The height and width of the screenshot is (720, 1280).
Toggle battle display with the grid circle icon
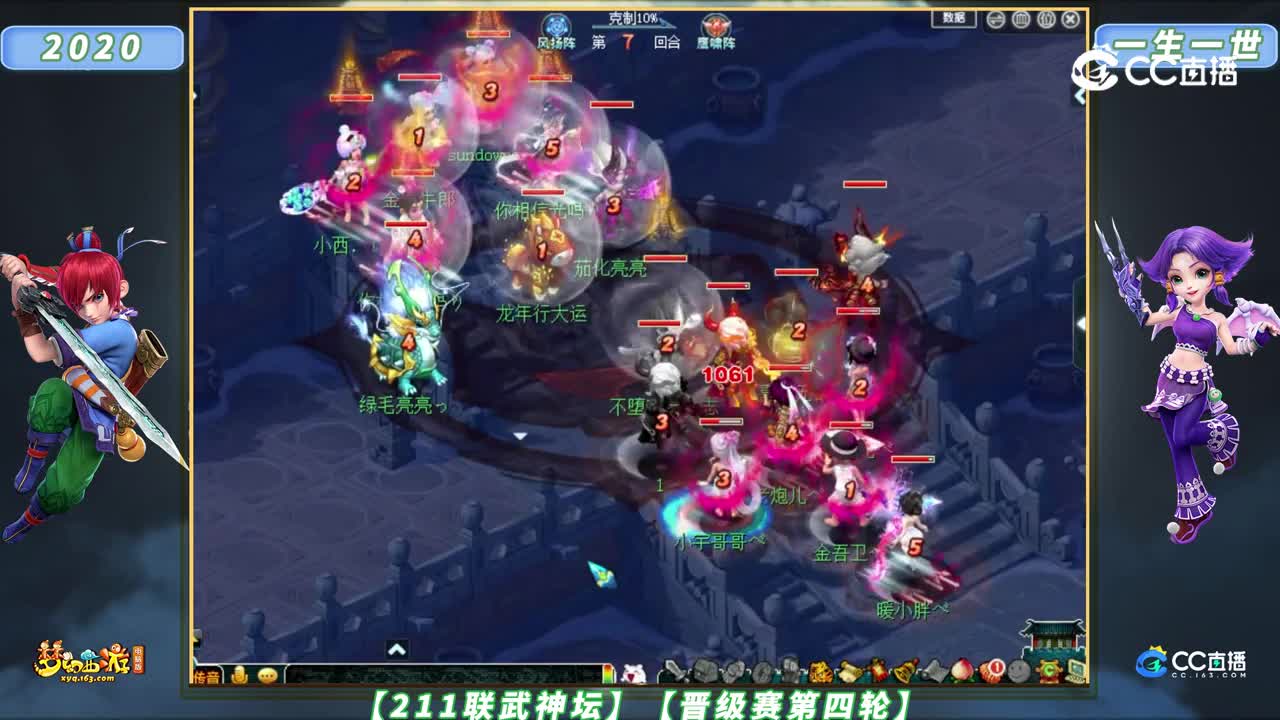click(x=1020, y=19)
